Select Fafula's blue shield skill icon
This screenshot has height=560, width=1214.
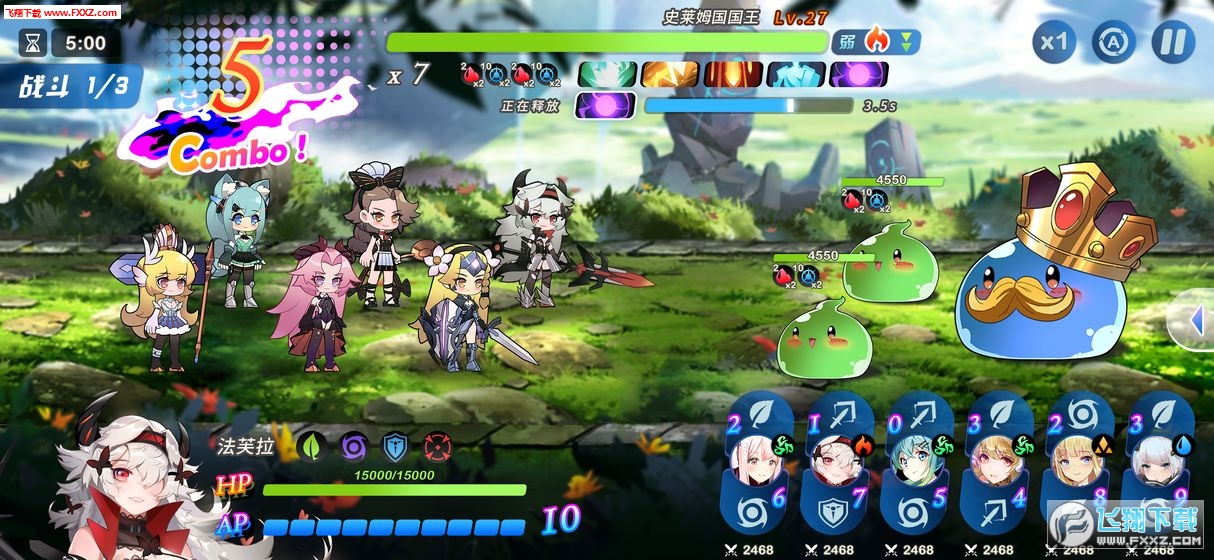tap(395, 446)
